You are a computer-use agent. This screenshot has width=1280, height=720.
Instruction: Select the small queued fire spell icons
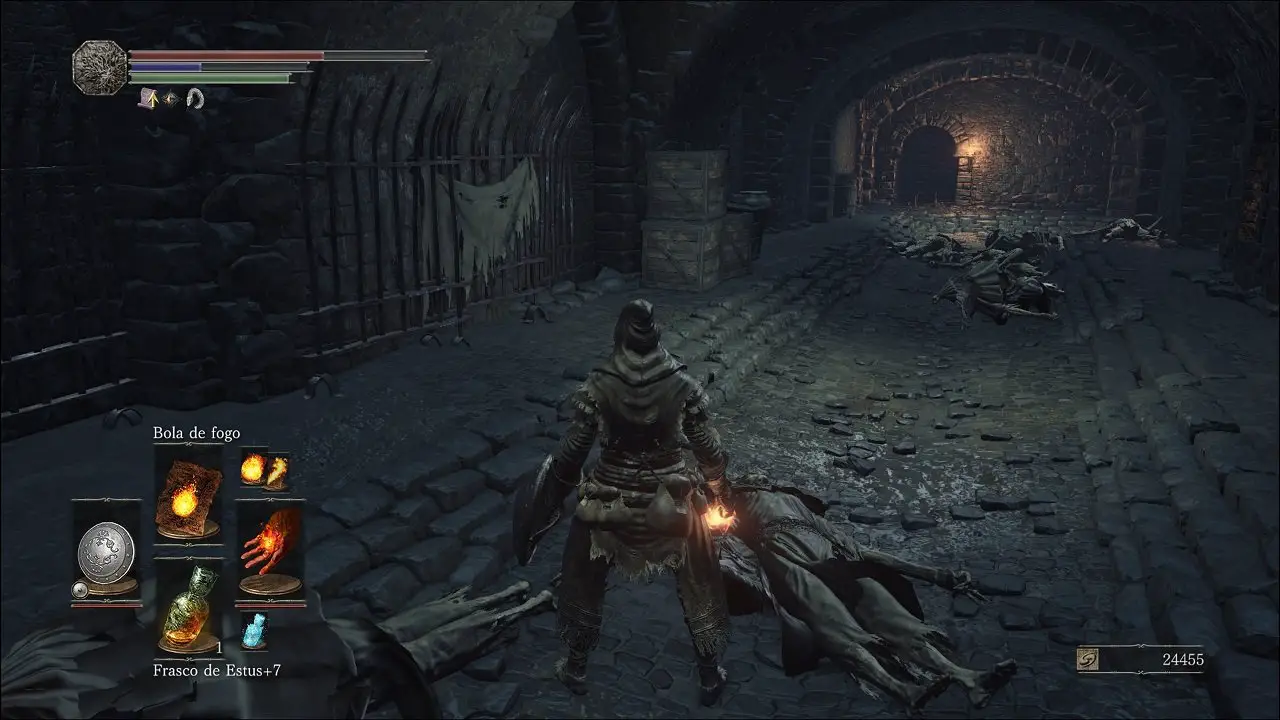pyautogui.click(x=265, y=468)
